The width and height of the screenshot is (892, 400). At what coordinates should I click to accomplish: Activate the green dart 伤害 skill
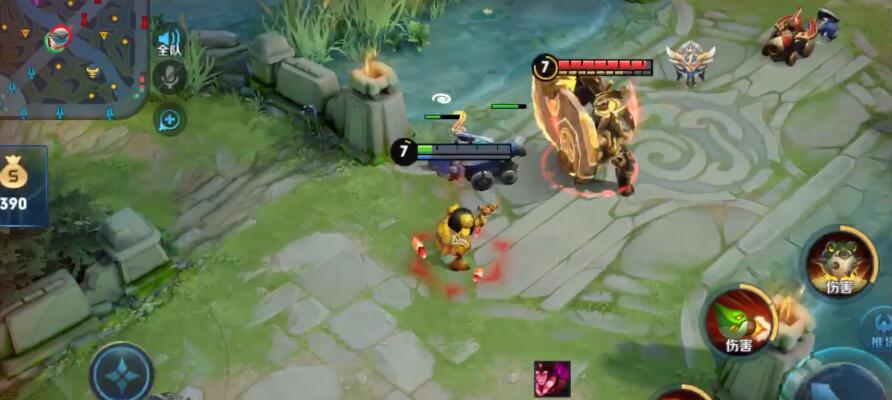737,321
